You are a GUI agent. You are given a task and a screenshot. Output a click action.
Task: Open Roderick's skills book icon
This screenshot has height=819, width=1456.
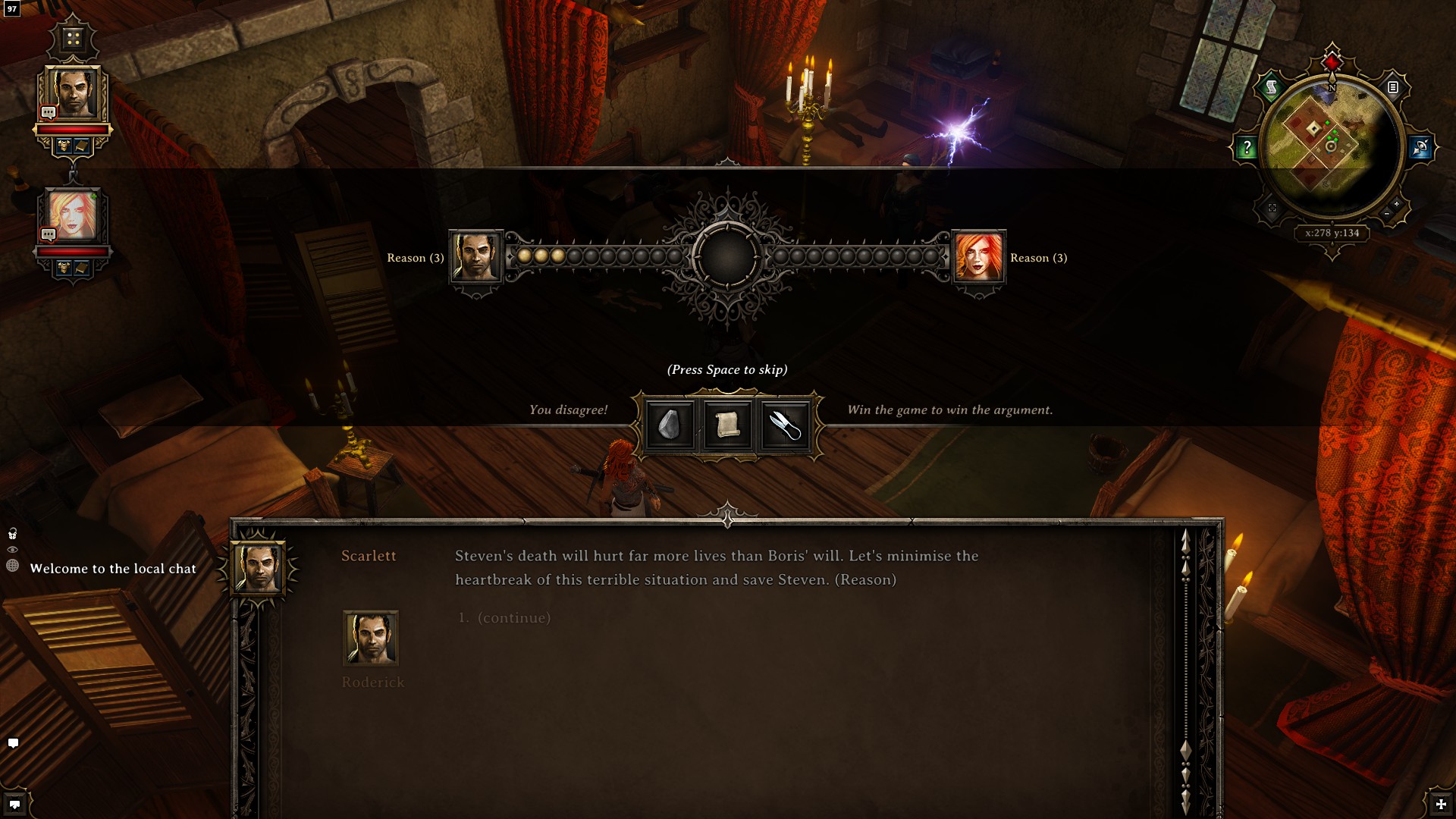pos(81,145)
